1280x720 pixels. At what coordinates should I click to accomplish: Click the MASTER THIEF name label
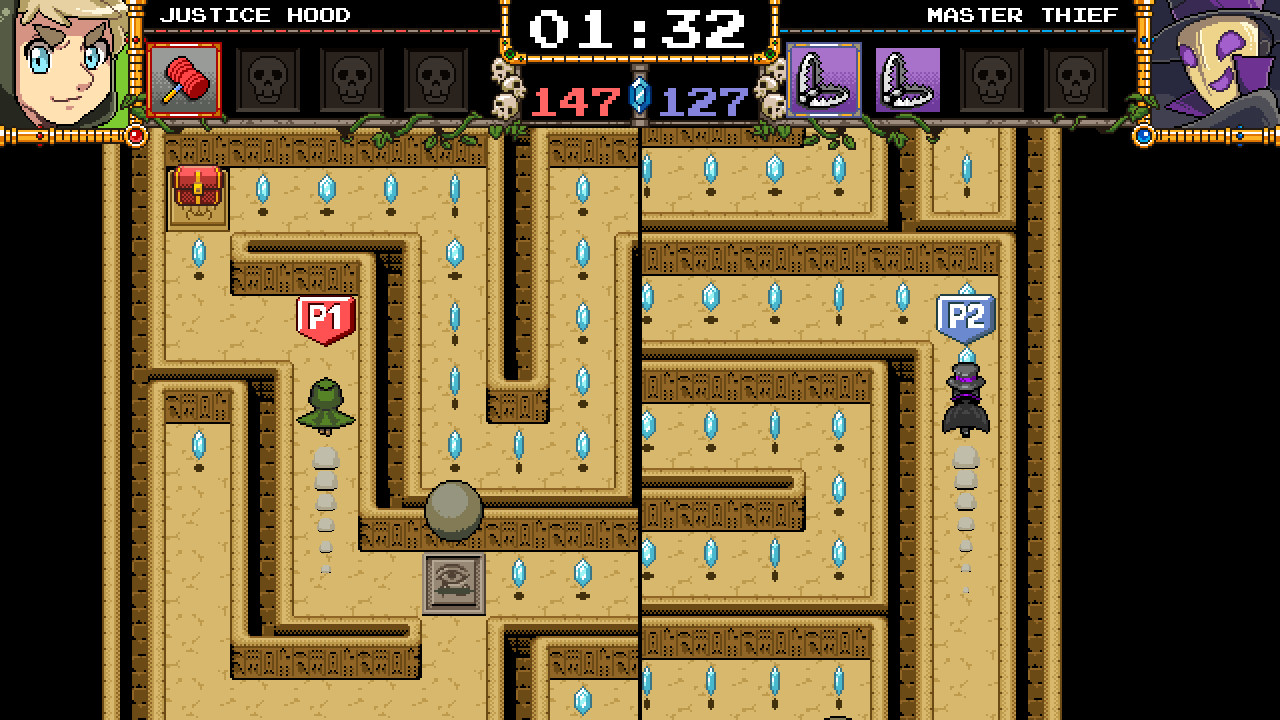click(1022, 14)
